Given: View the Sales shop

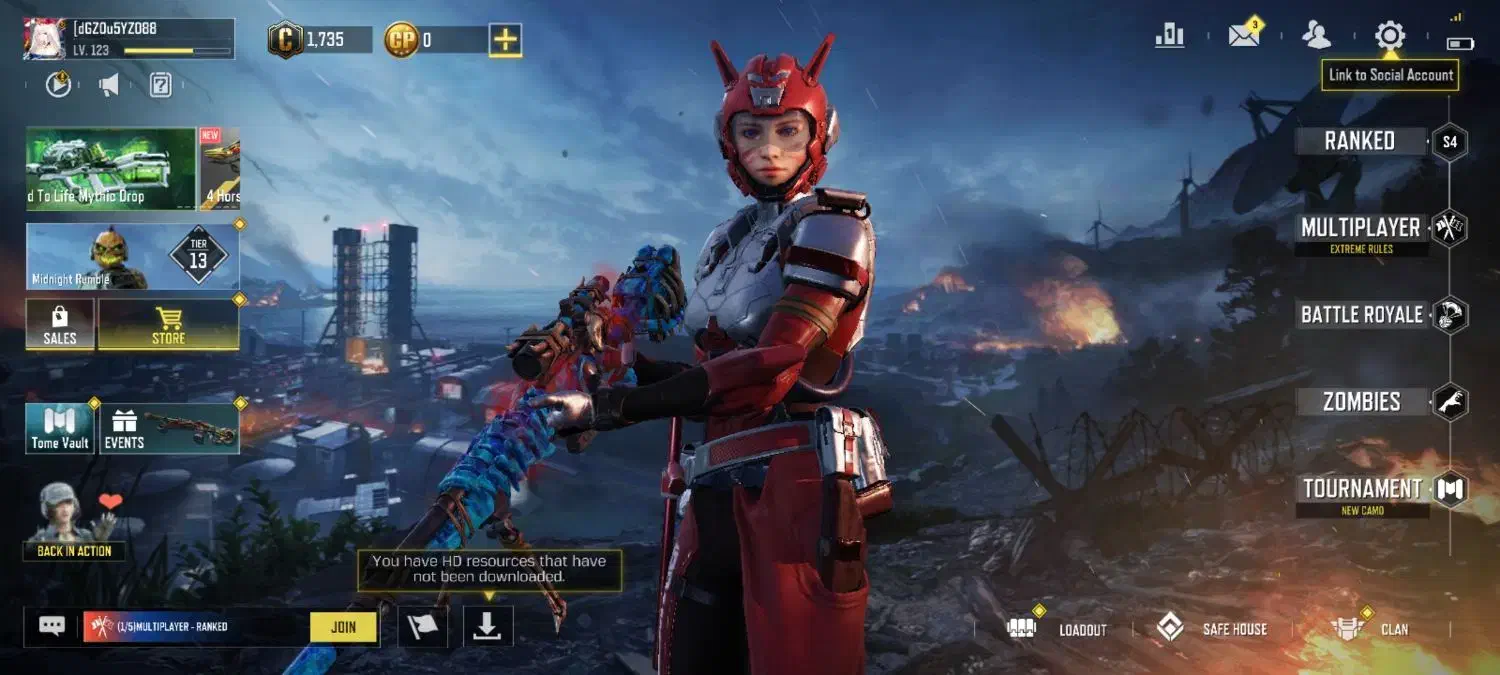Looking at the screenshot, I should click(x=60, y=325).
